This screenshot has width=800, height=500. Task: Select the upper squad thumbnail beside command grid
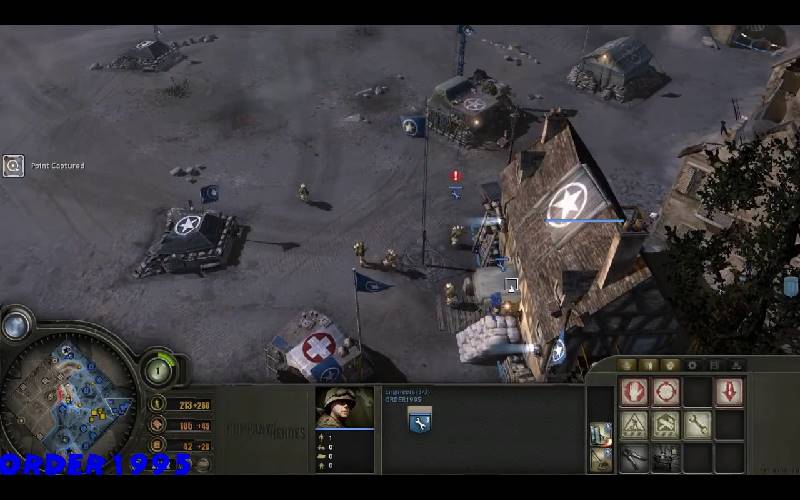600,433
